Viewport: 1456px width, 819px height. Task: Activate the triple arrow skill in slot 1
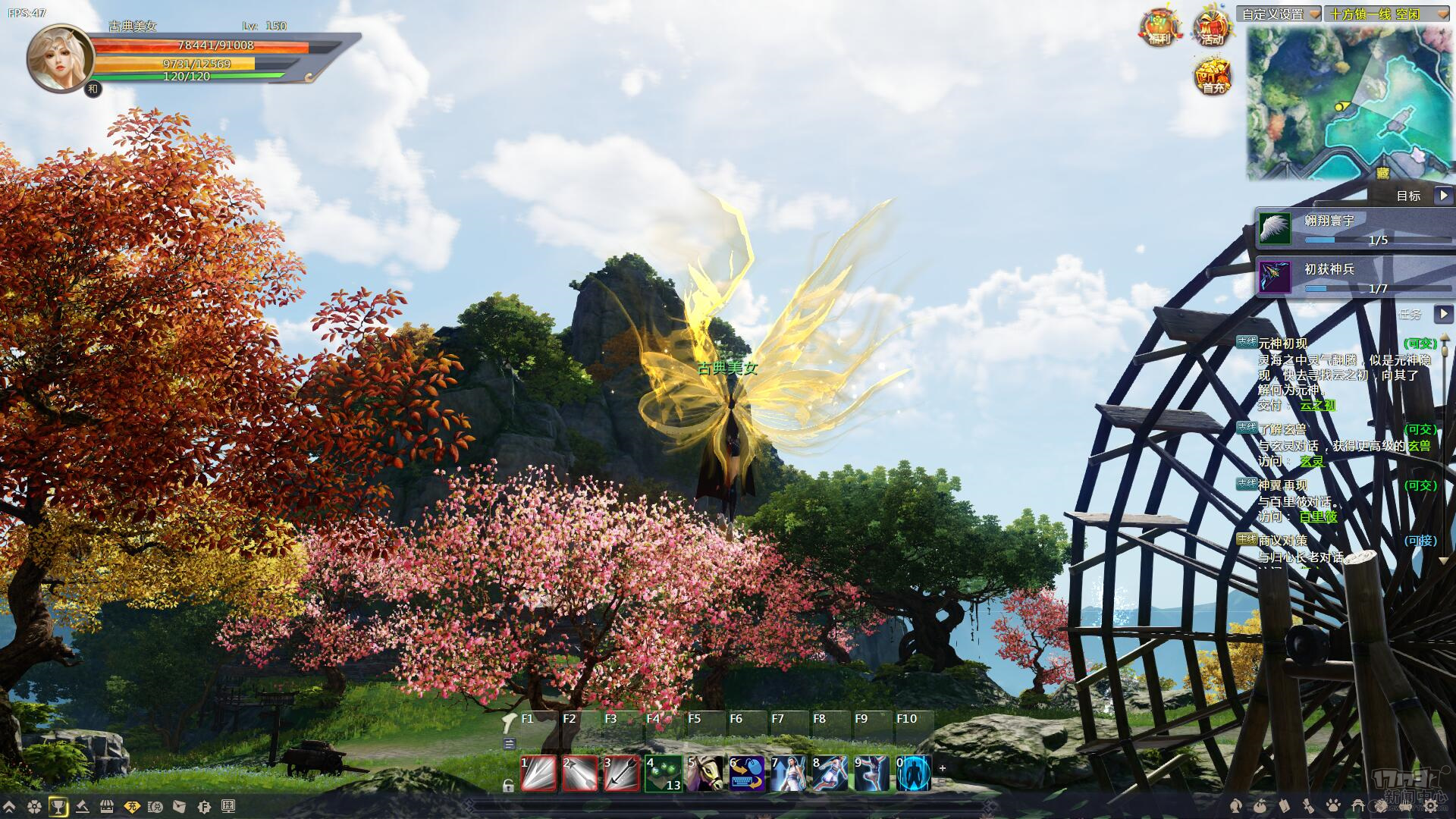pyautogui.click(x=538, y=773)
